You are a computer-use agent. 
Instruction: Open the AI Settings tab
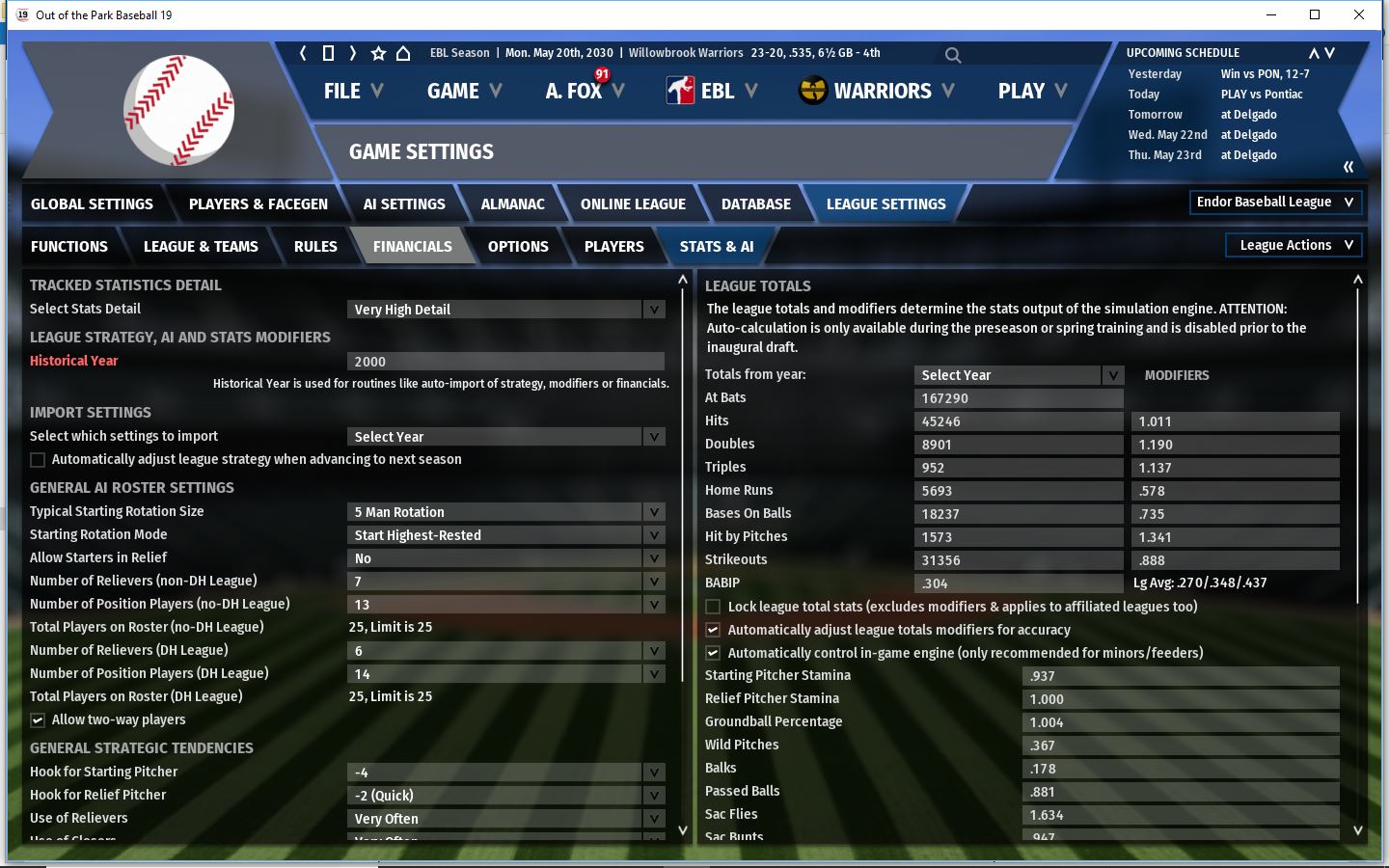pos(404,204)
